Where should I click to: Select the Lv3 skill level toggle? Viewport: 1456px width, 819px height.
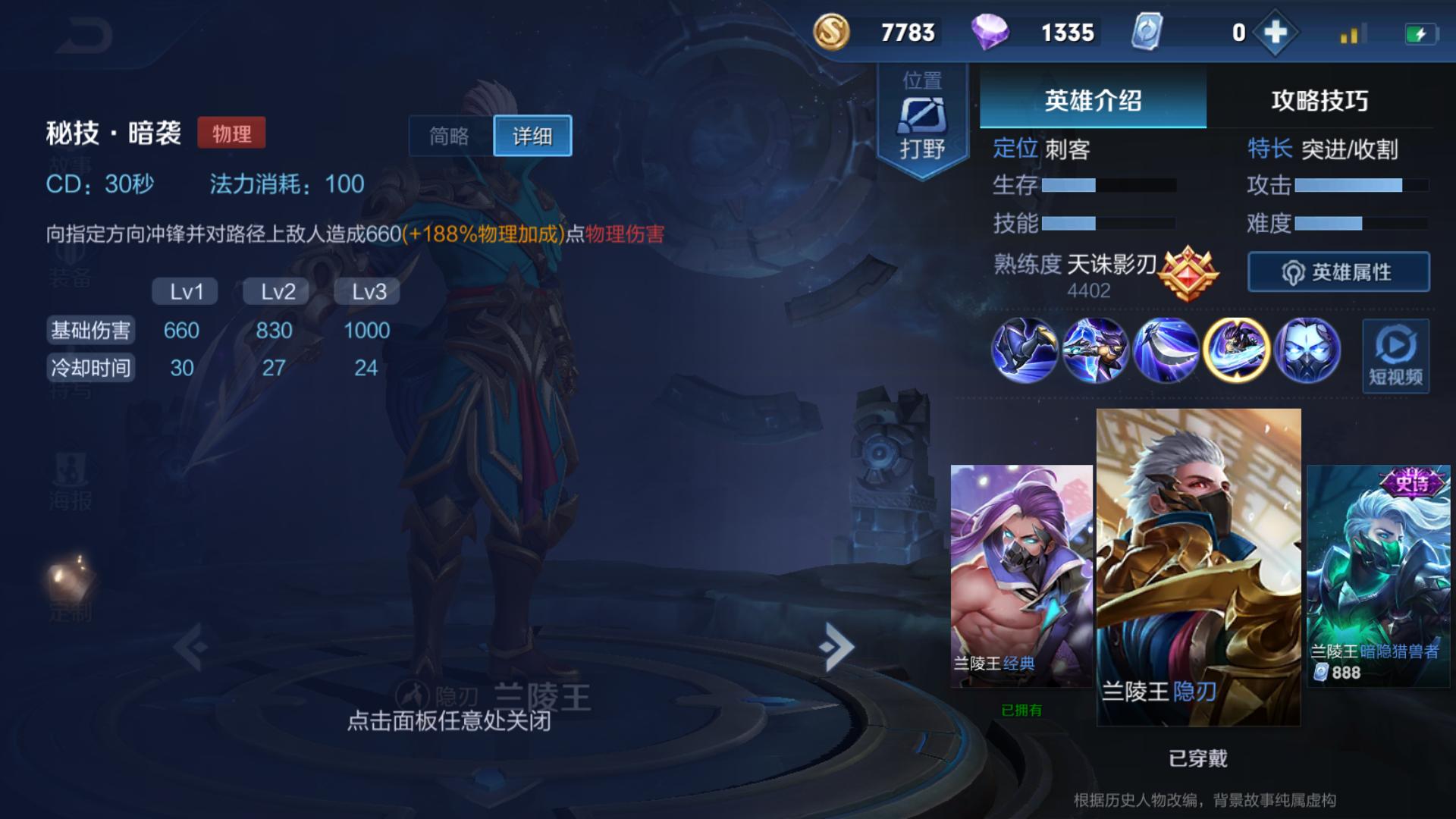tap(368, 290)
